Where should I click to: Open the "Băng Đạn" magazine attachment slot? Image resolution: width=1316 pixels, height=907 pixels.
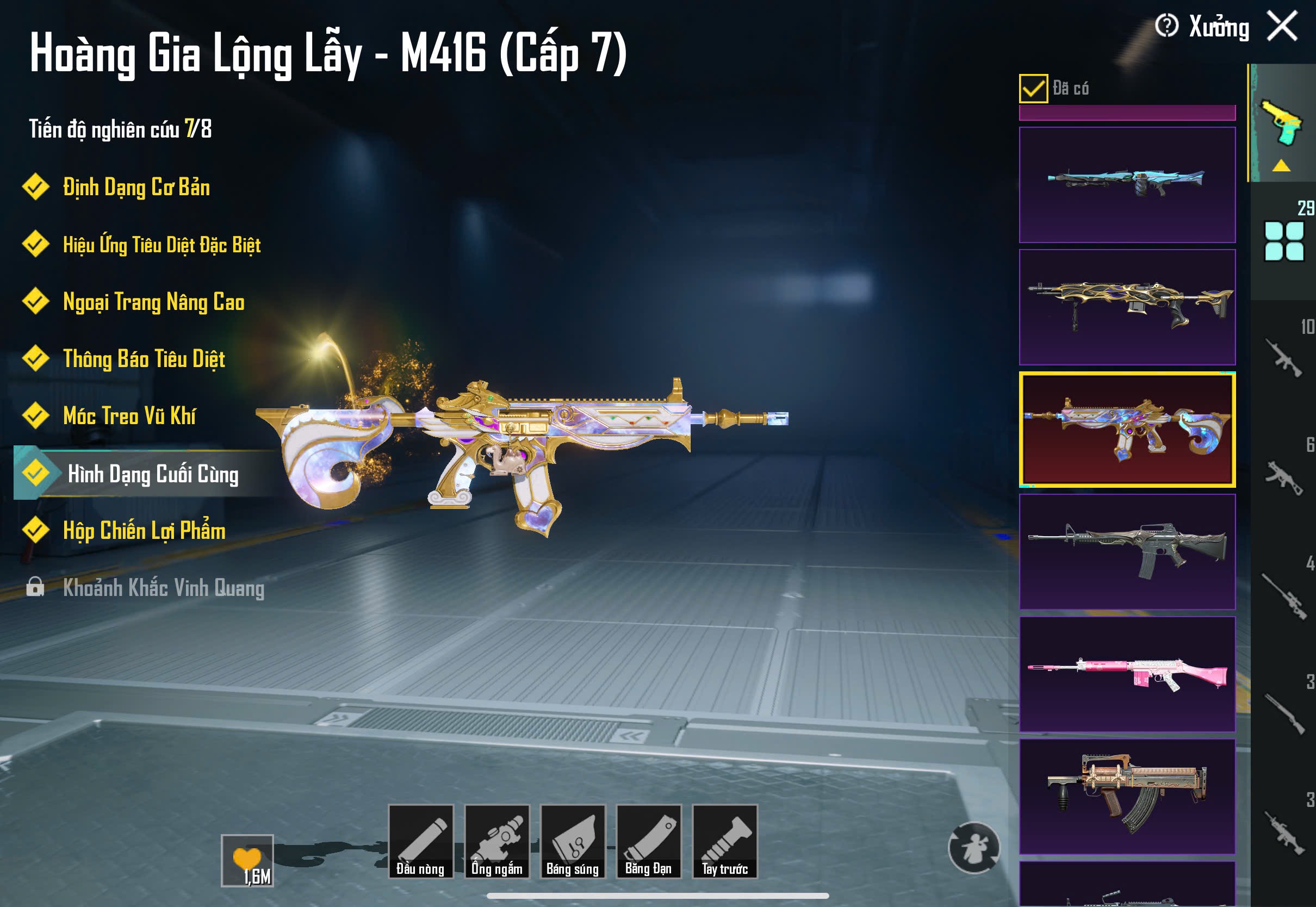point(648,842)
